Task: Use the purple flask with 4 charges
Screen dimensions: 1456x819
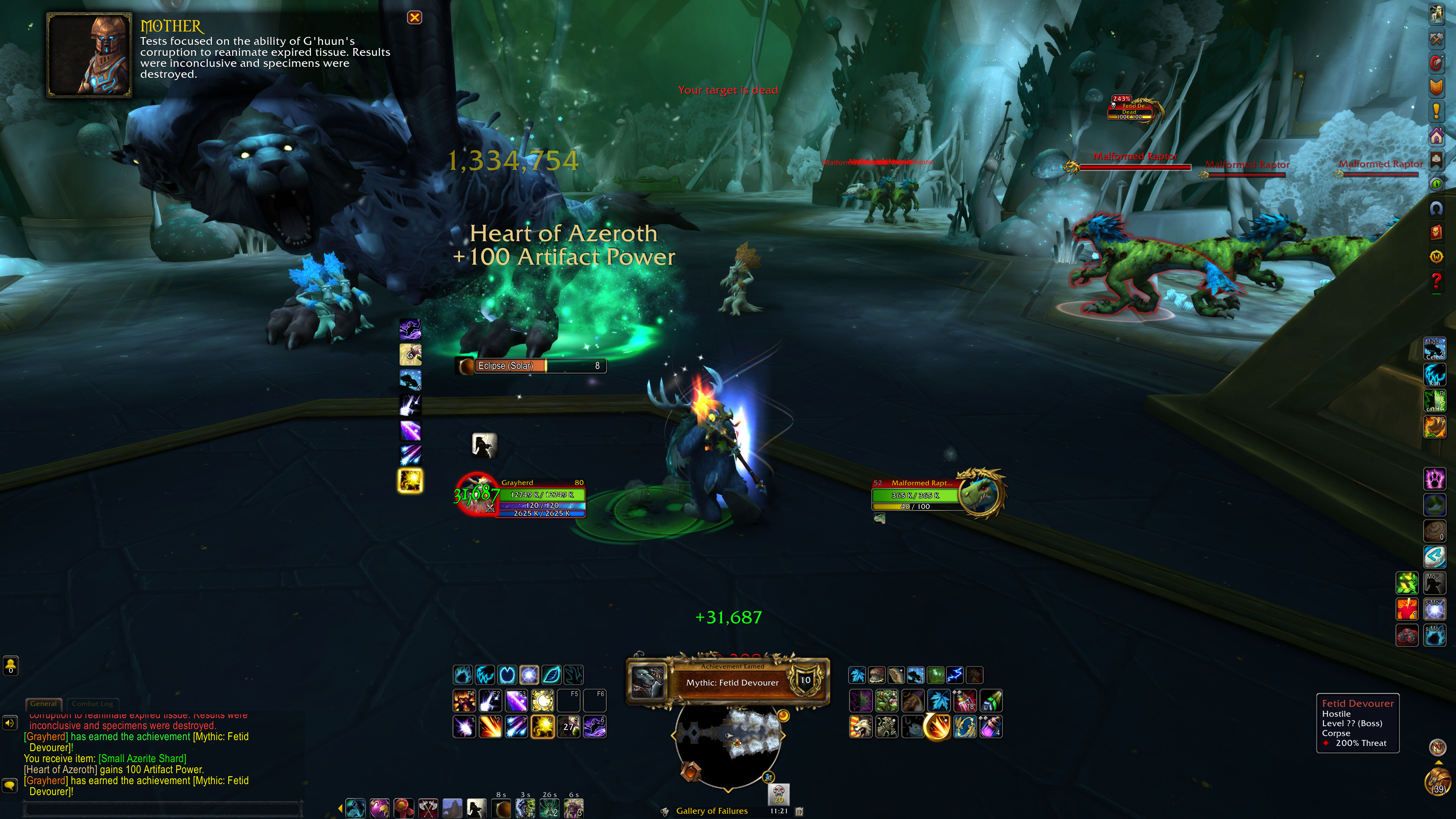Action: (991, 727)
